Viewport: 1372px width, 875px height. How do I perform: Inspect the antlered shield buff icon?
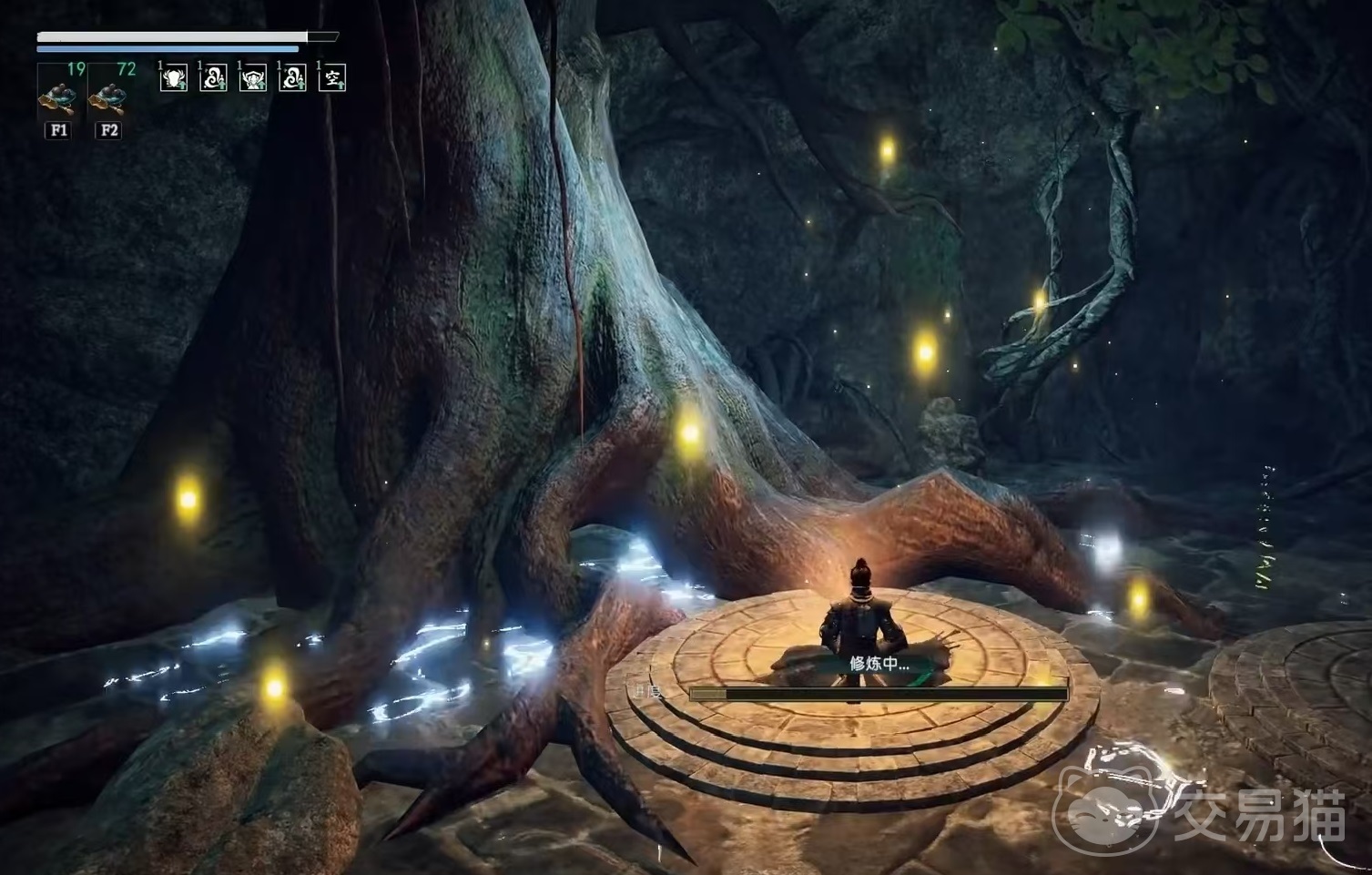(173, 78)
